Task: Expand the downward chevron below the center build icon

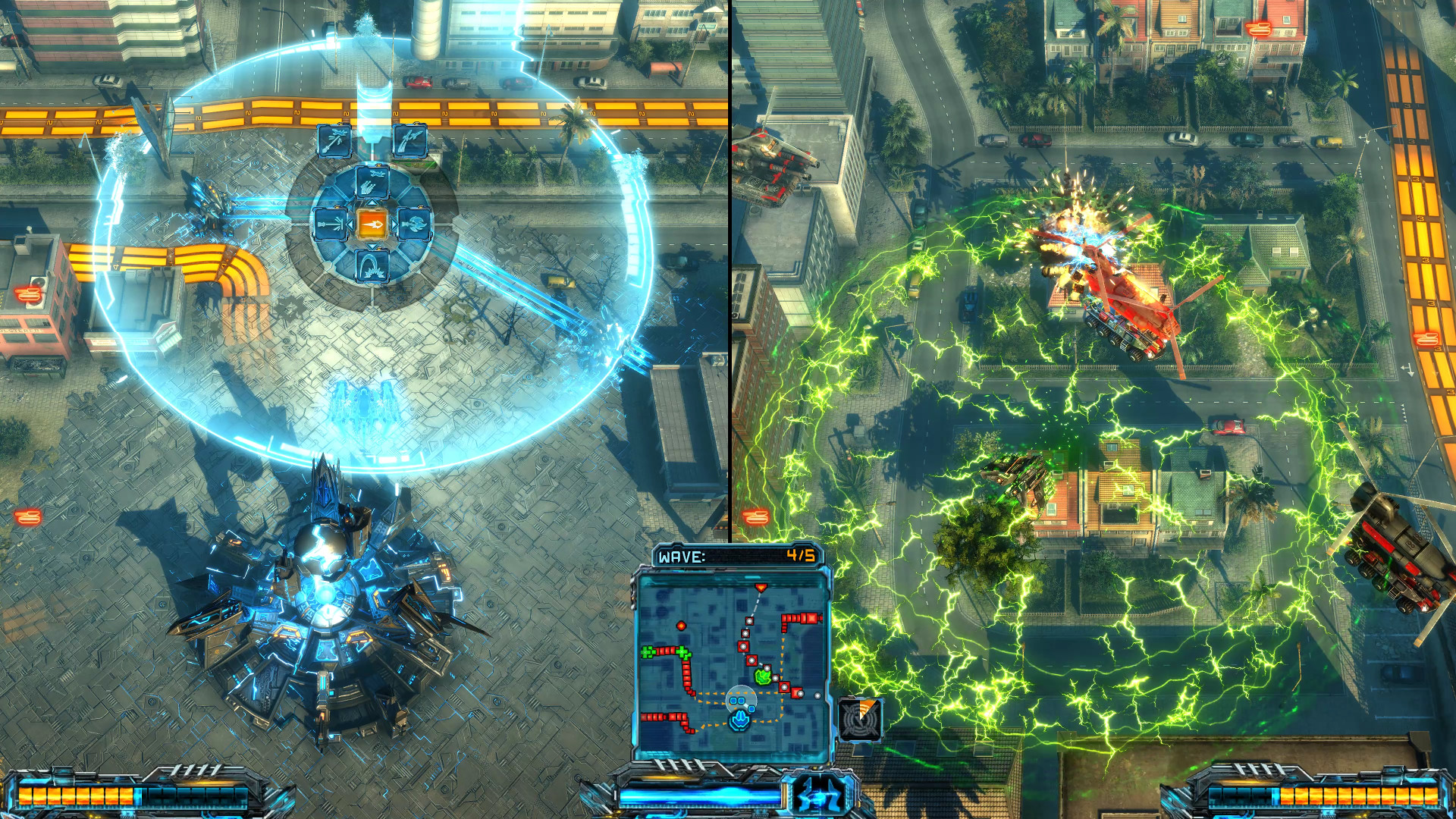Action: (x=372, y=245)
